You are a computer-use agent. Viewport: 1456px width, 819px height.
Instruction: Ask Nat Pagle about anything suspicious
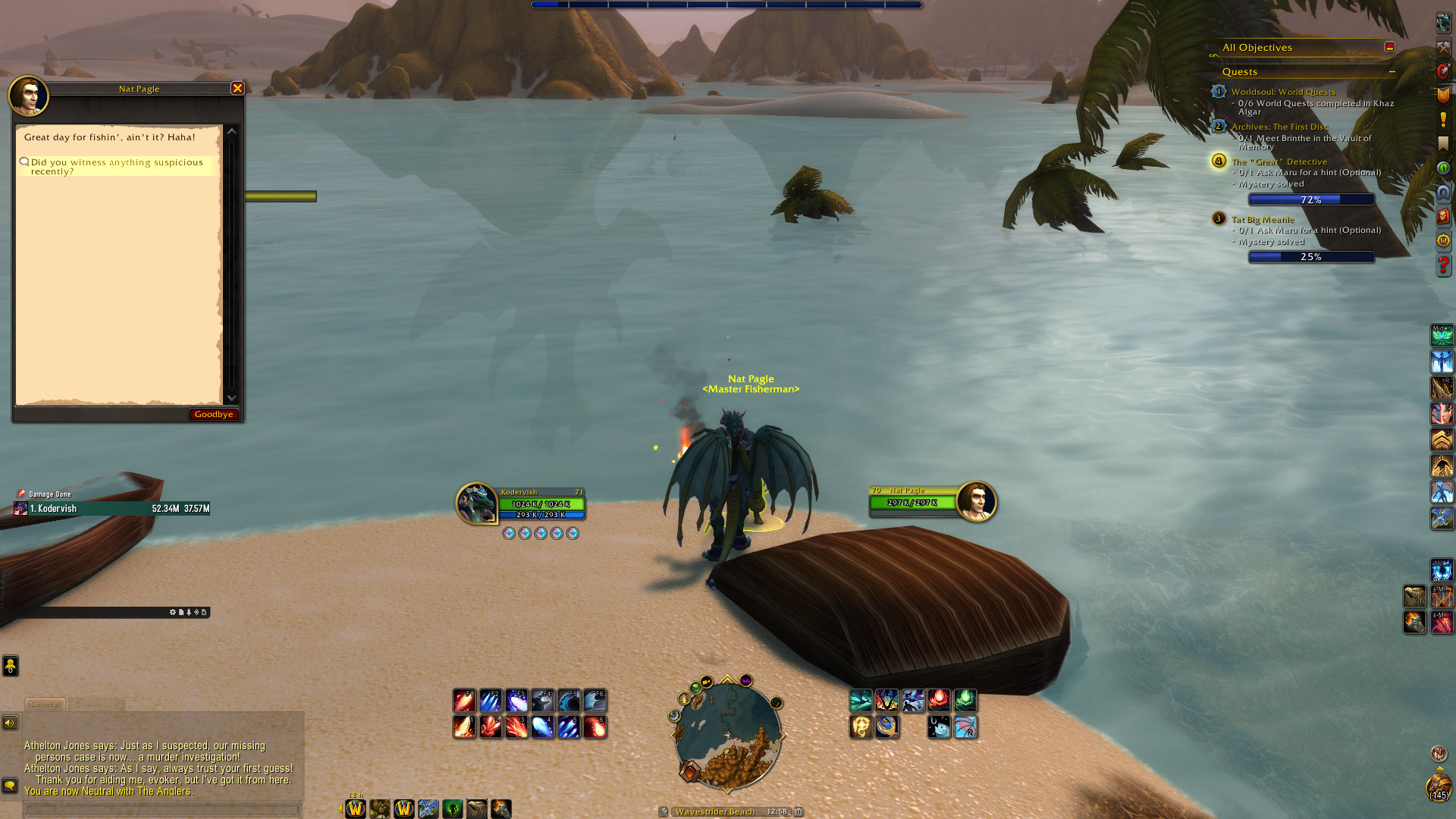point(117,167)
